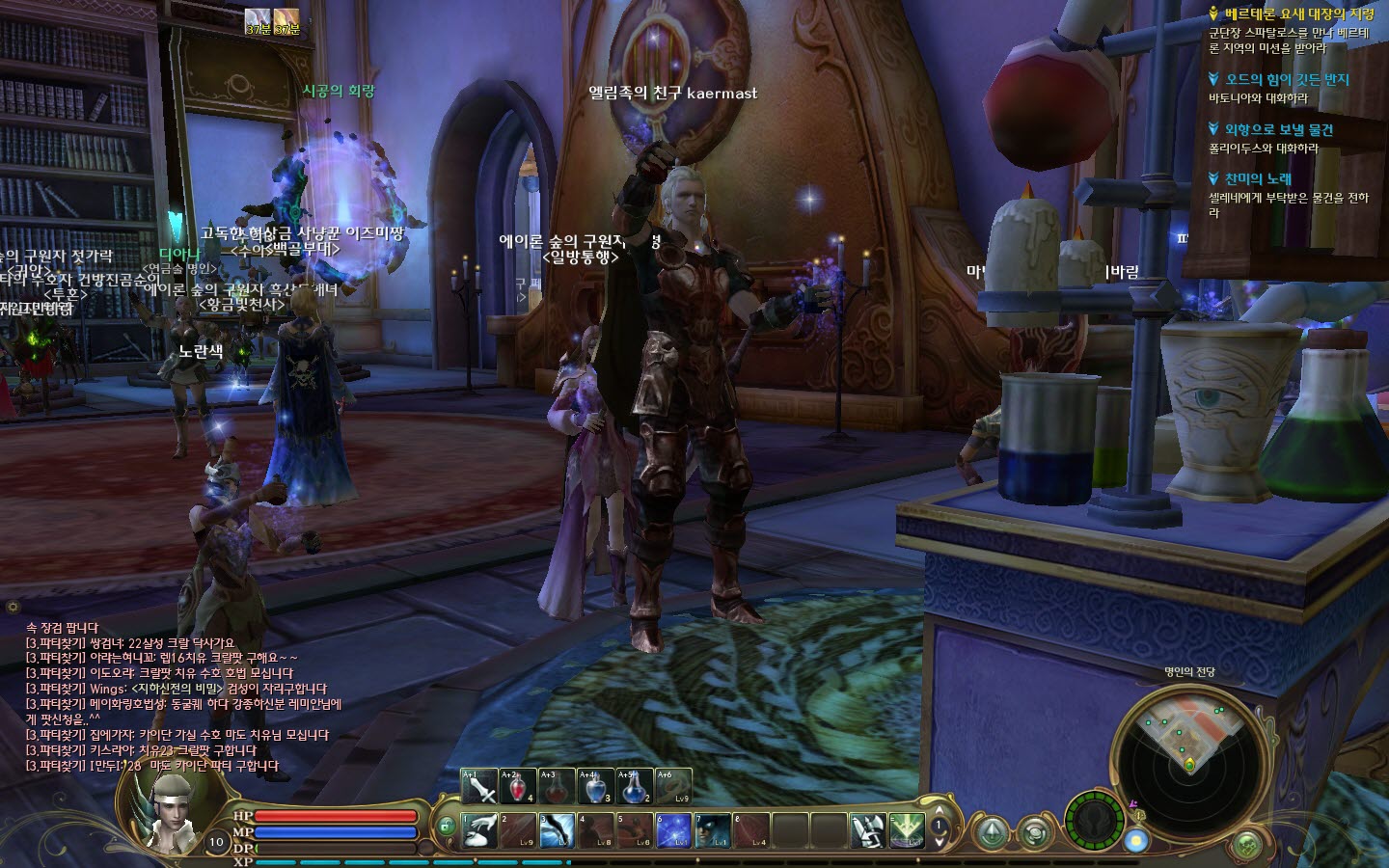Use the red health potion with 4 left
Image resolution: width=1389 pixels, height=868 pixels.
(518, 787)
